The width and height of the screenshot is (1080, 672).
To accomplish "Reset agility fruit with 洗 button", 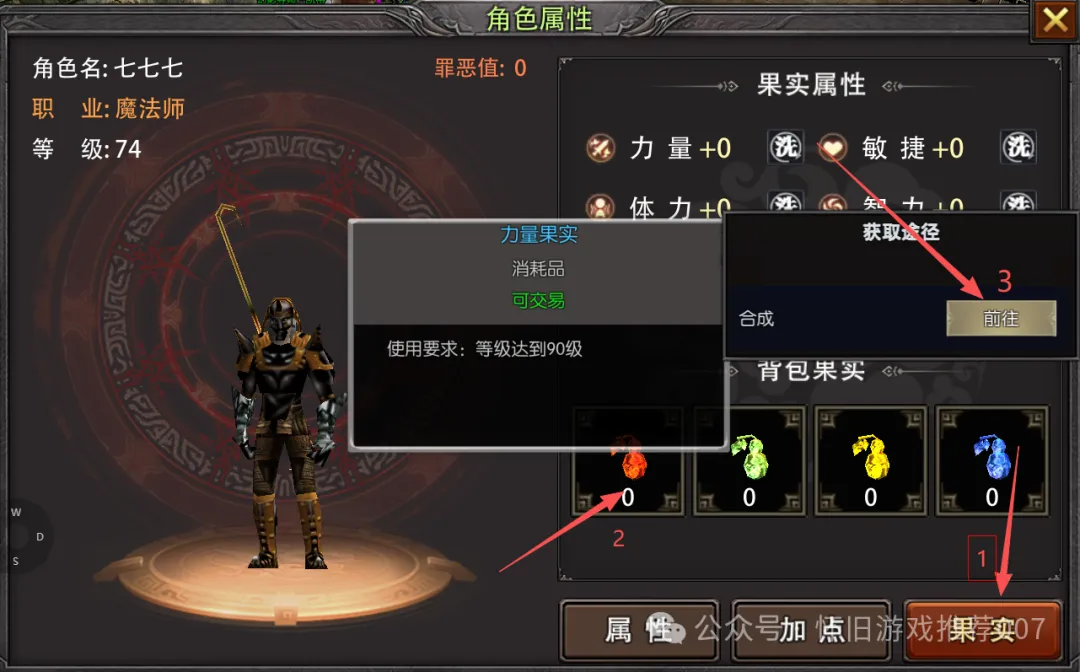I will (1018, 148).
